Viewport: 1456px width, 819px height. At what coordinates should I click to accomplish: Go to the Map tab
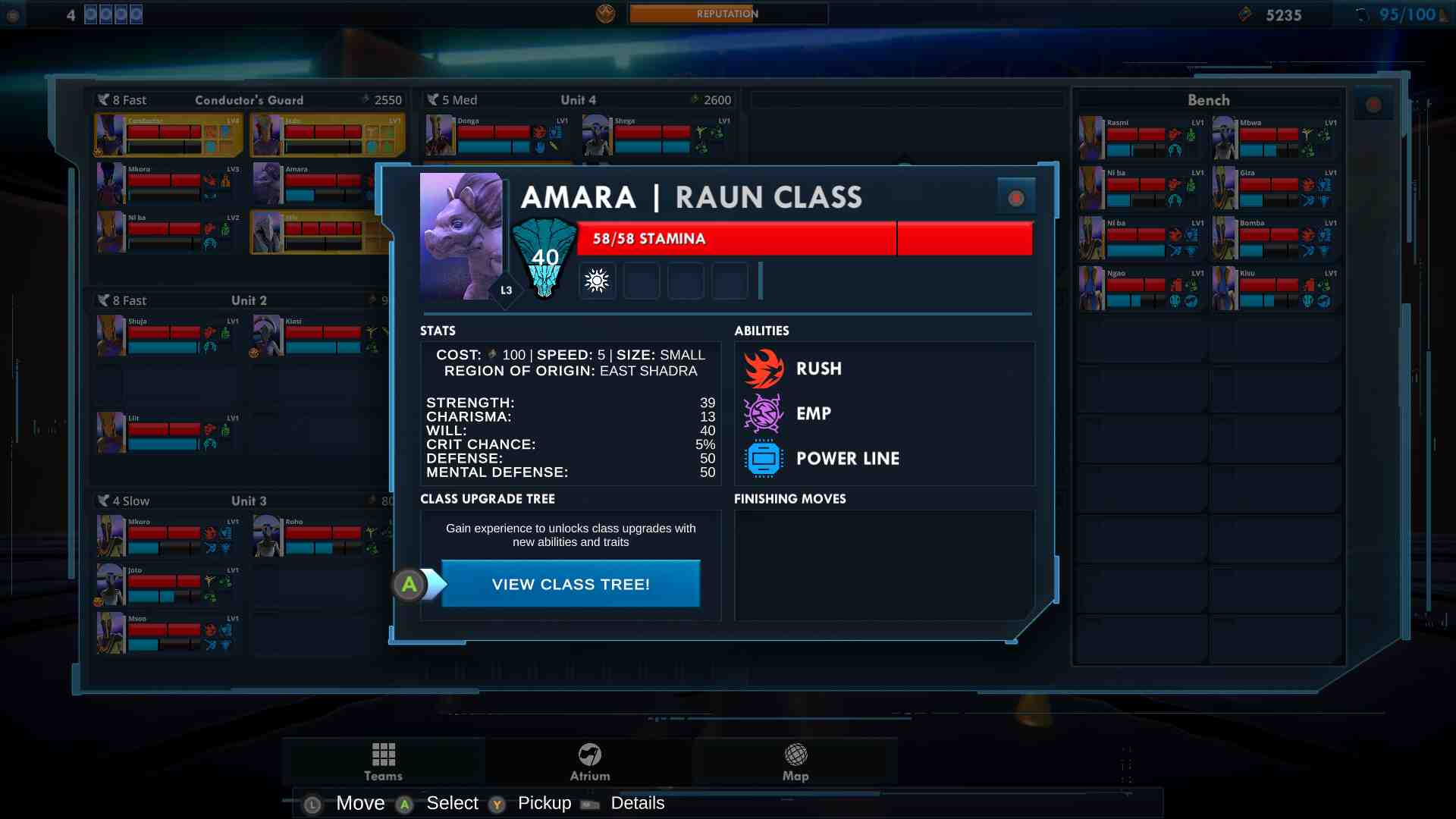pos(795,761)
